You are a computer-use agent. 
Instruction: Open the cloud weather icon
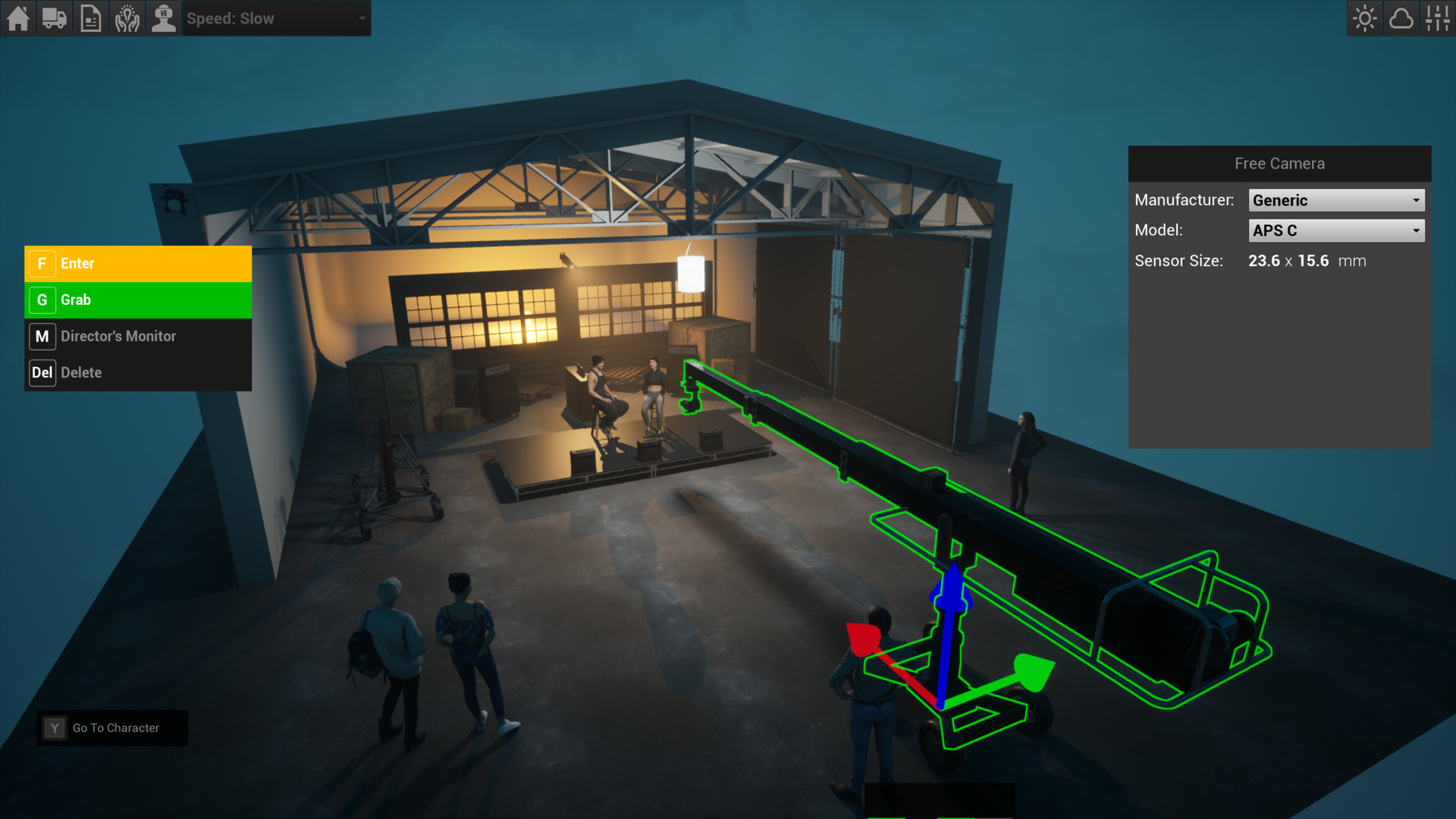pyautogui.click(x=1401, y=18)
